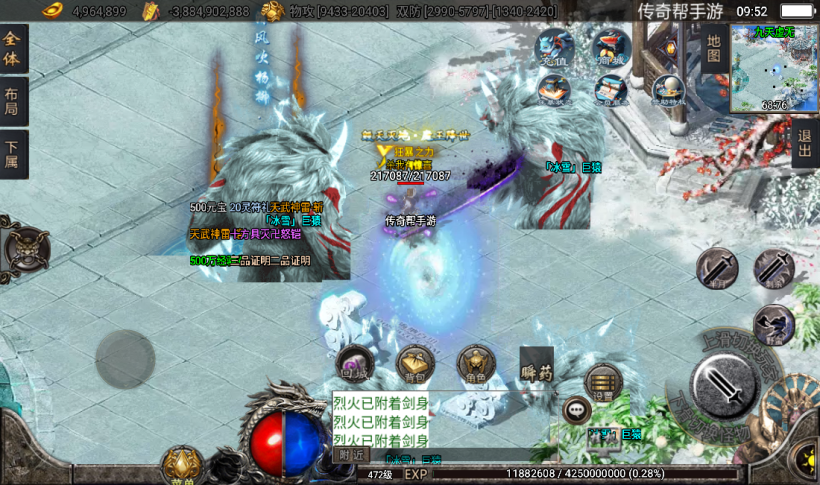Open the 设置 (Settings) menu
Image resolution: width=820 pixels, height=485 pixels.
click(x=603, y=381)
